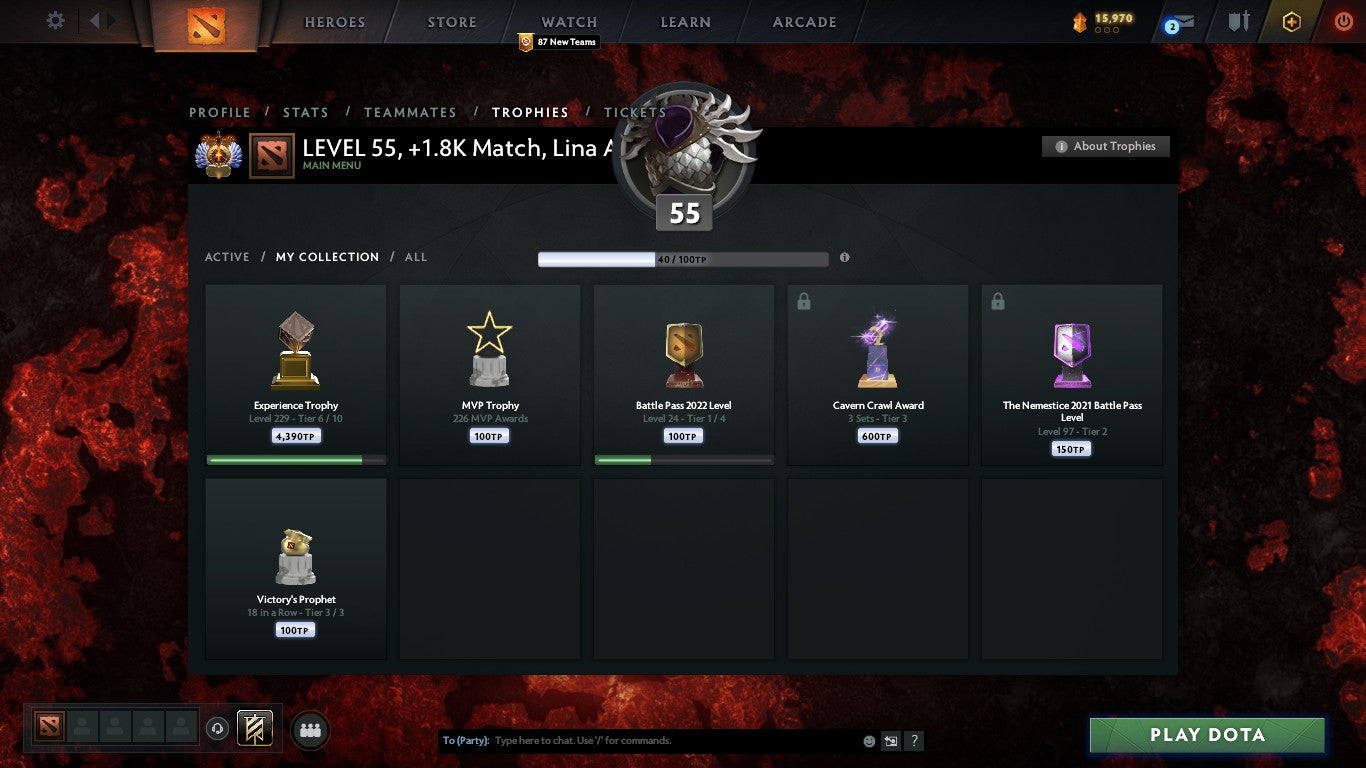
Task: Click the help question mark near chat
Action: click(x=913, y=741)
